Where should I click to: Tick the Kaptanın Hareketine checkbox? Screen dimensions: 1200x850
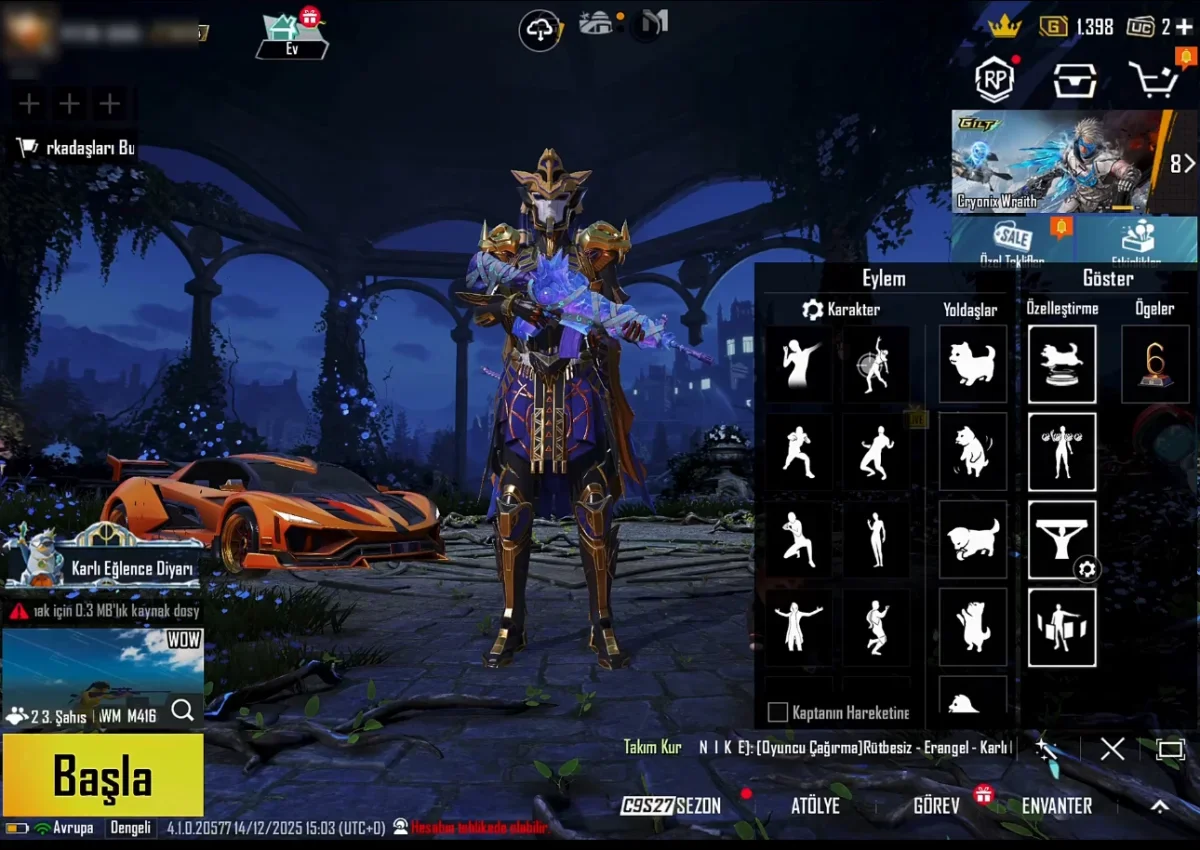(x=777, y=713)
